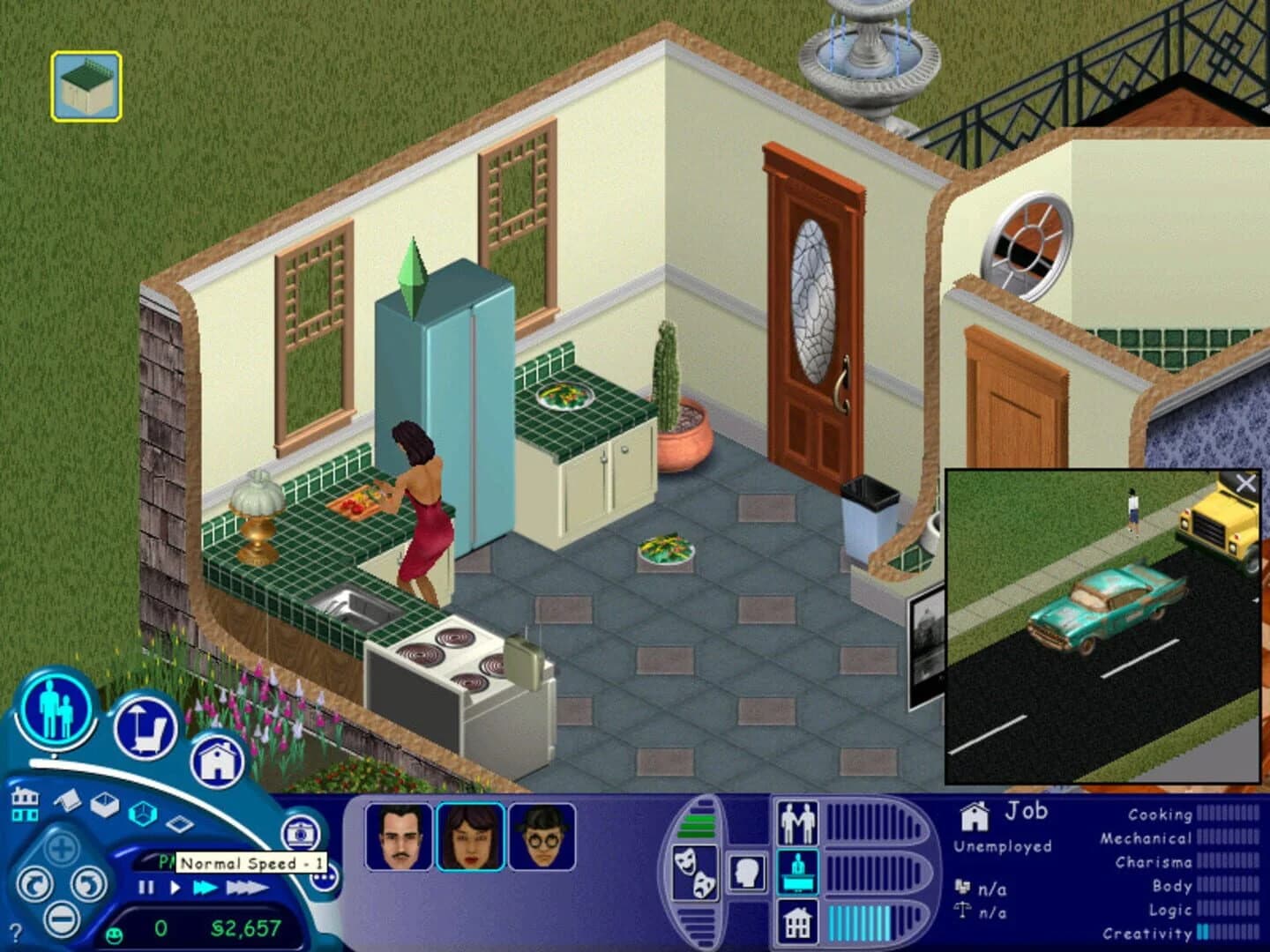Open help via the question mark
This screenshot has height=952, width=1270.
pos(15,931)
